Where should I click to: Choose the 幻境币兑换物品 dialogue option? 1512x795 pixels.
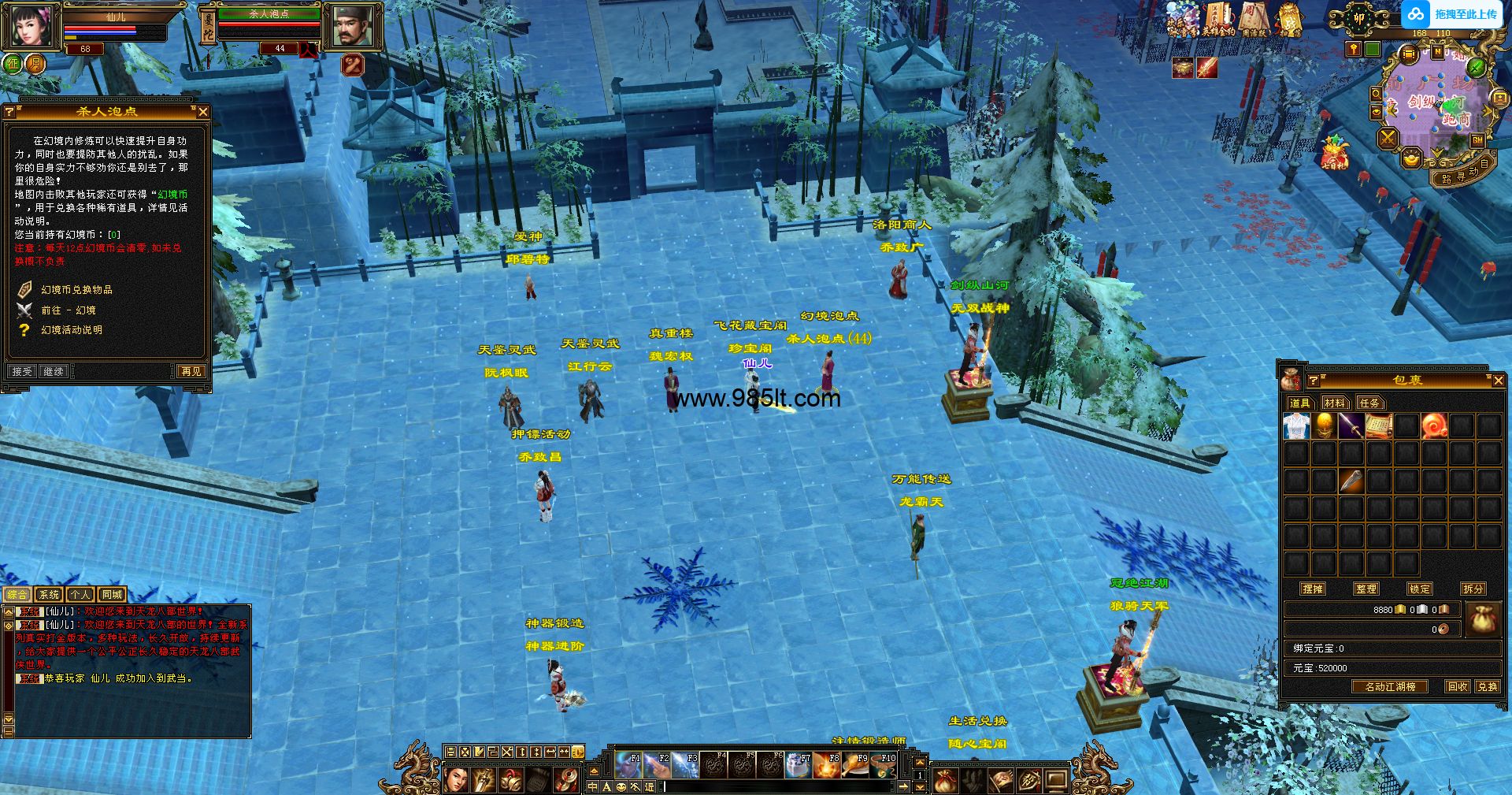point(76,290)
